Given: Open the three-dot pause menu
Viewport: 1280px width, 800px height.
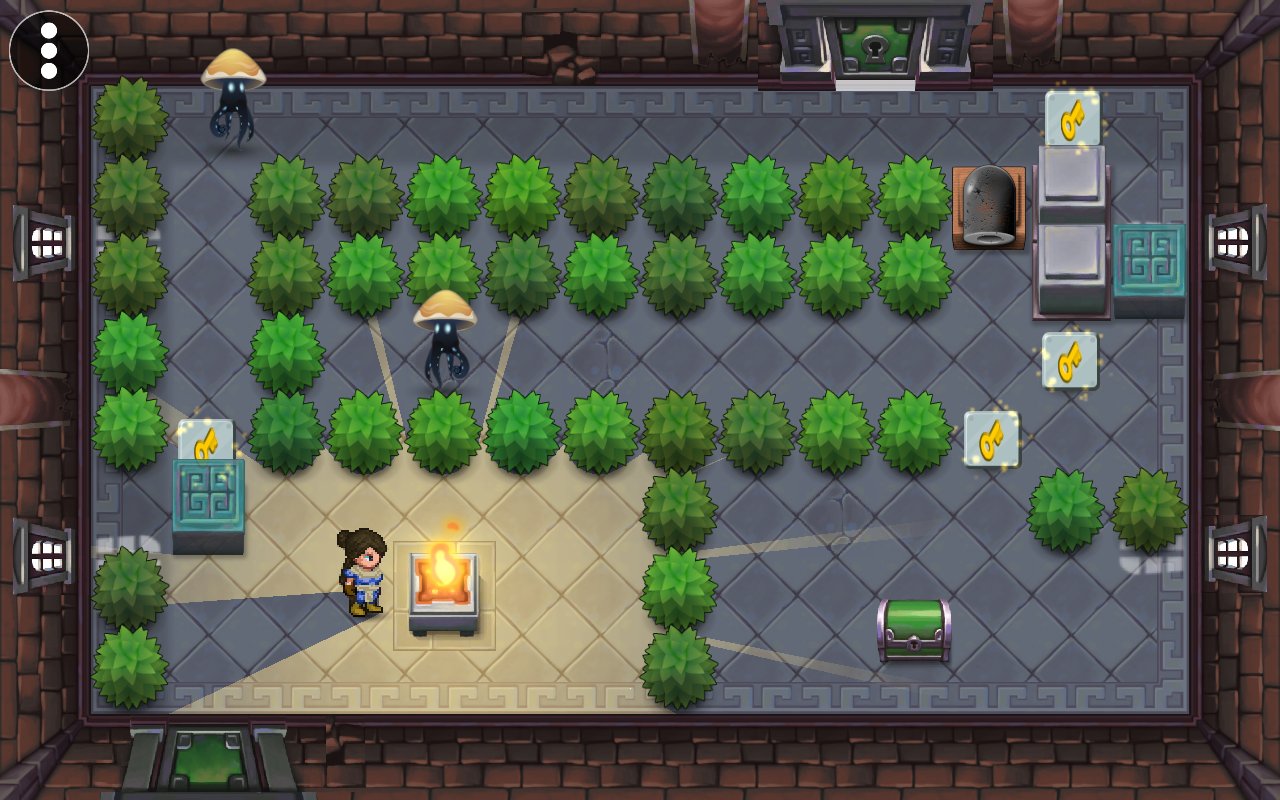Looking at the screenshot, I should (x=49, y=50).
